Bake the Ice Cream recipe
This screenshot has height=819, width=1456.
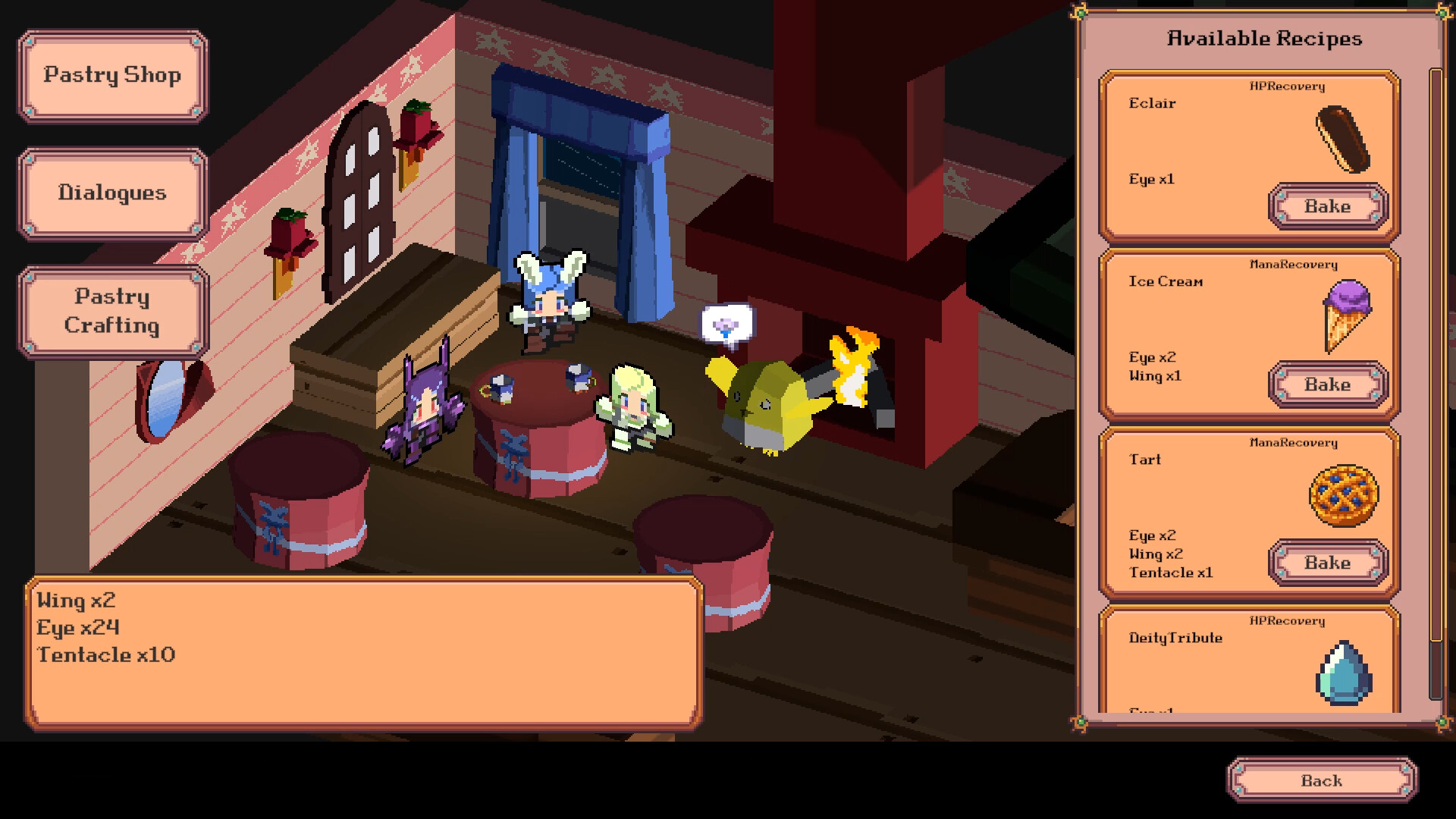coord(1327,384)
